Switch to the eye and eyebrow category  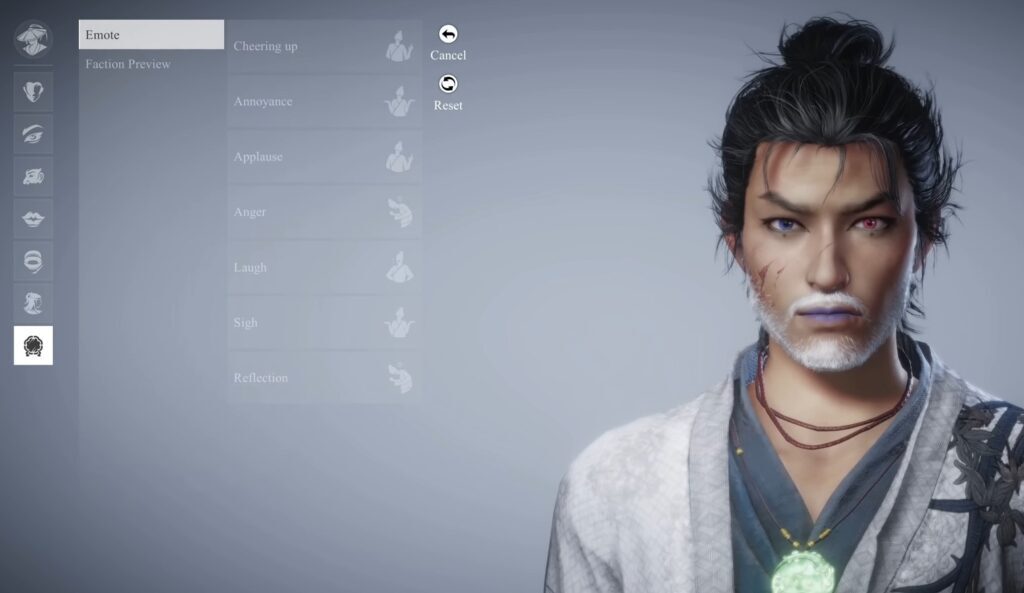(33, 134)
